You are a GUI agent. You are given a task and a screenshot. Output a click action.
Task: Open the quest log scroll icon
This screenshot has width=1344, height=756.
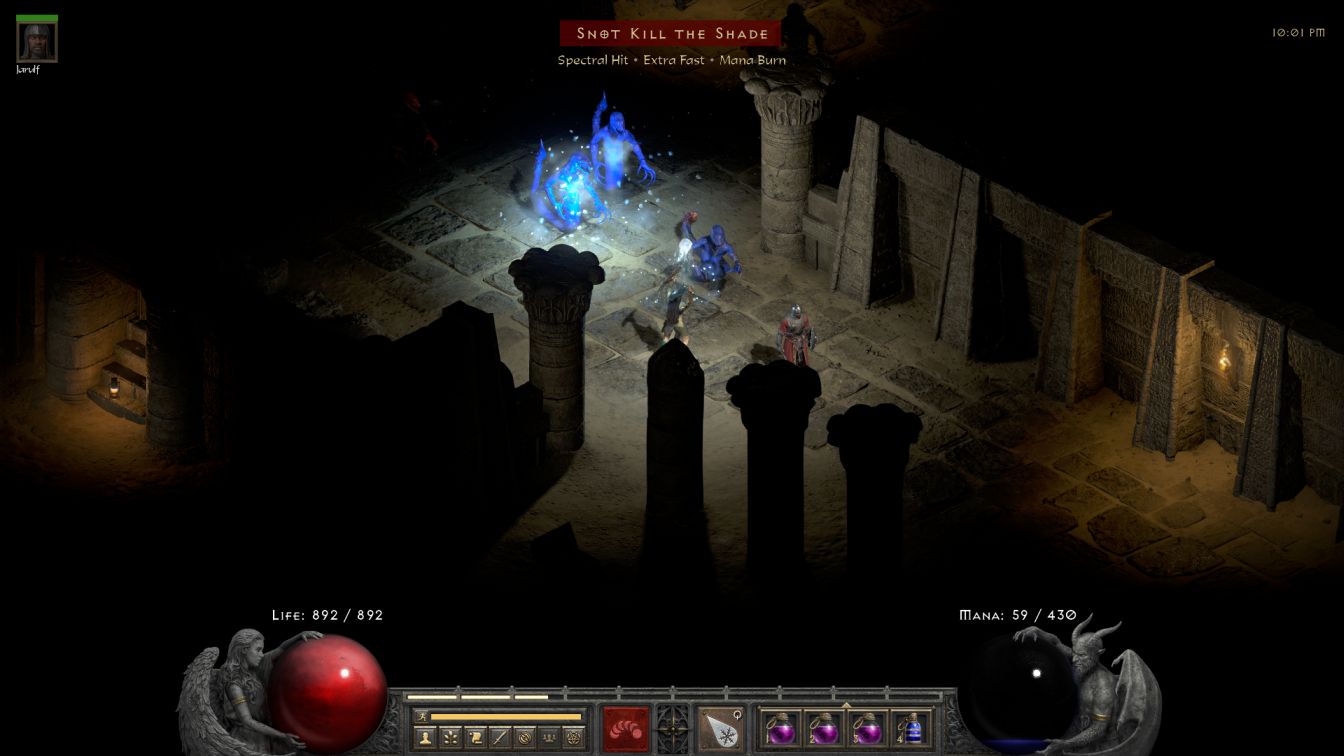(476, 738)
